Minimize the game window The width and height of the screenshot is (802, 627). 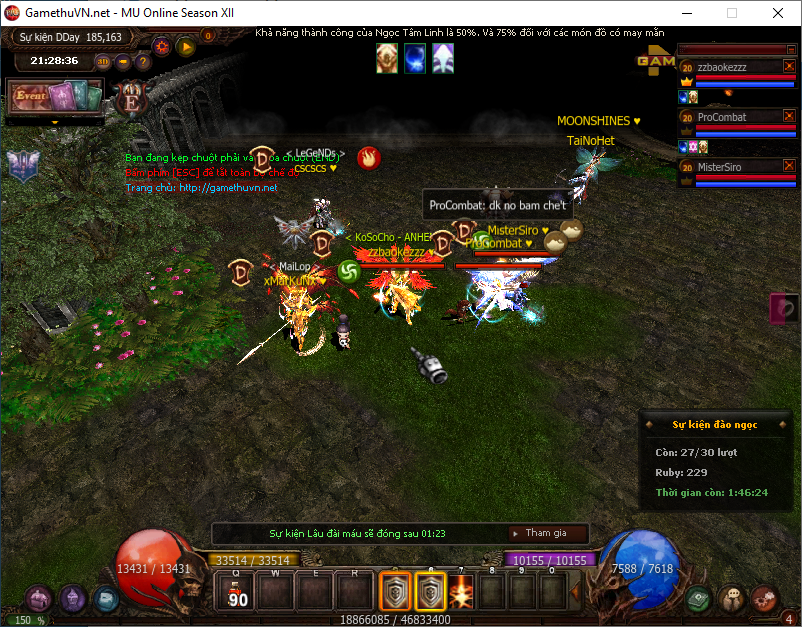(x=685, y=14)
